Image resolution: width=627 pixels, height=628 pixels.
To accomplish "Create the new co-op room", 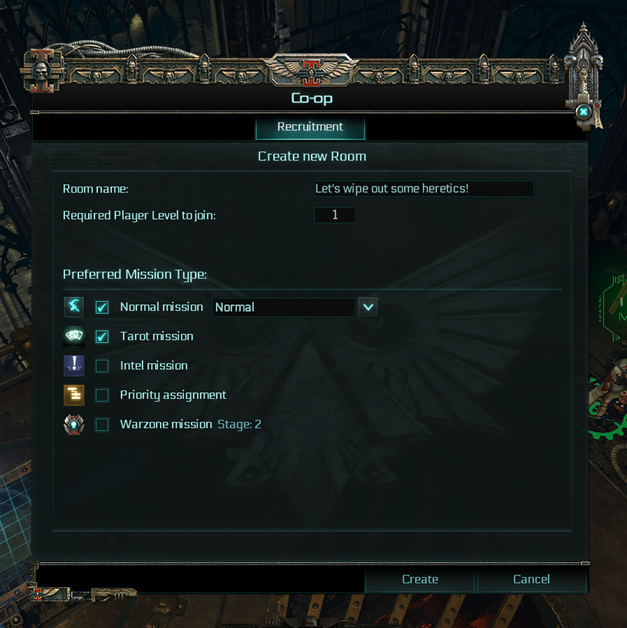I will pos(420,579).
